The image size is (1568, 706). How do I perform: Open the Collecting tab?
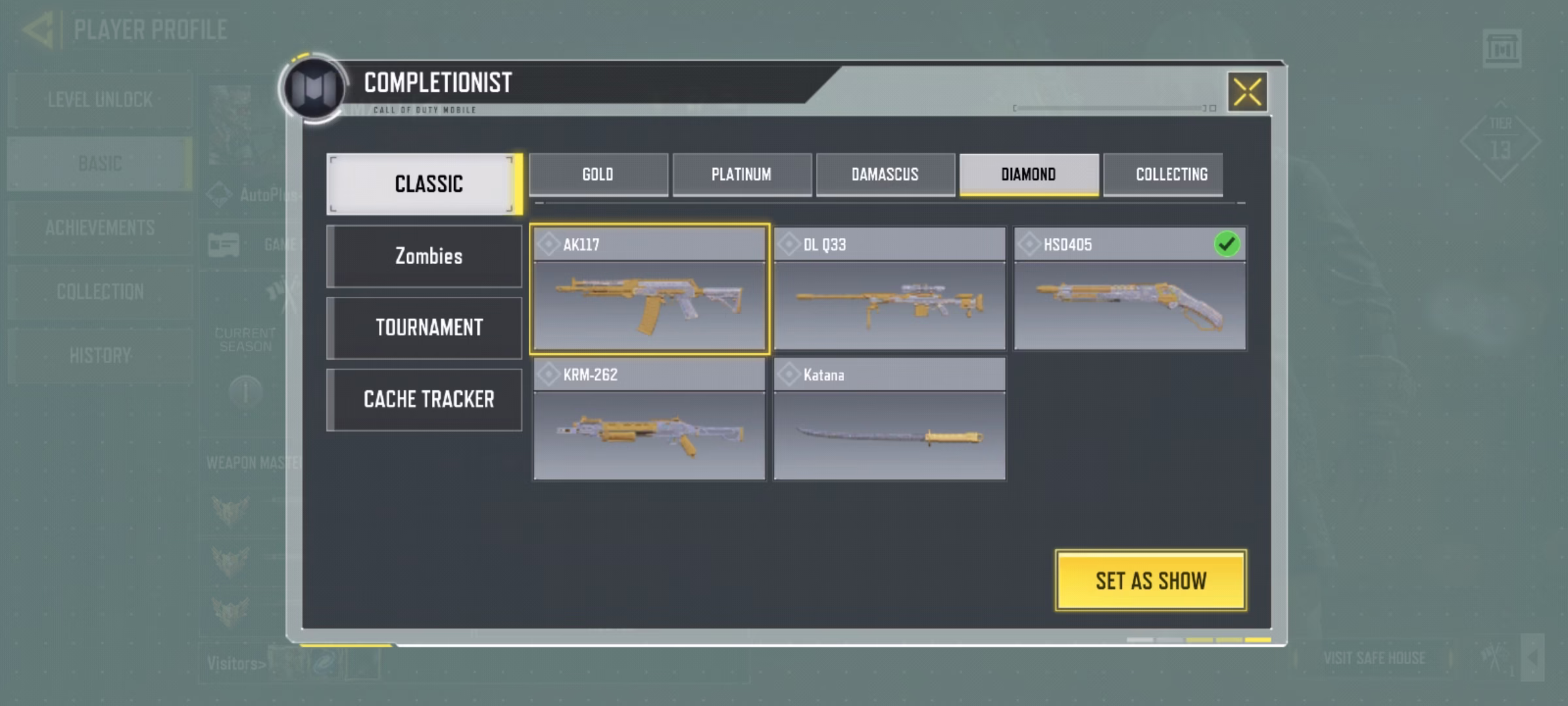pos(1171,175)
